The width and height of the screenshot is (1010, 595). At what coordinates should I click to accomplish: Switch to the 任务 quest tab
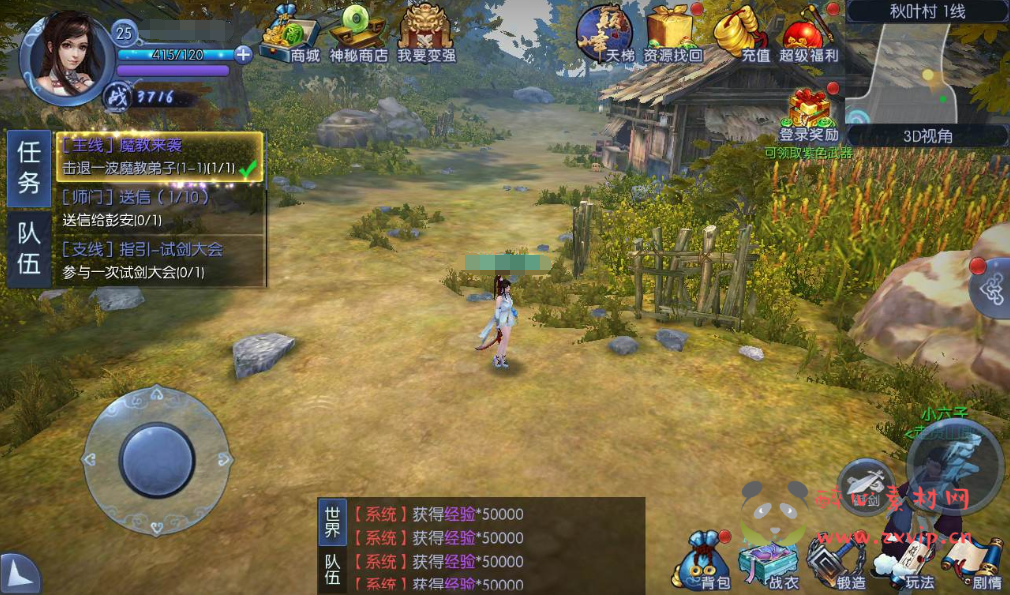pos(29,168)
